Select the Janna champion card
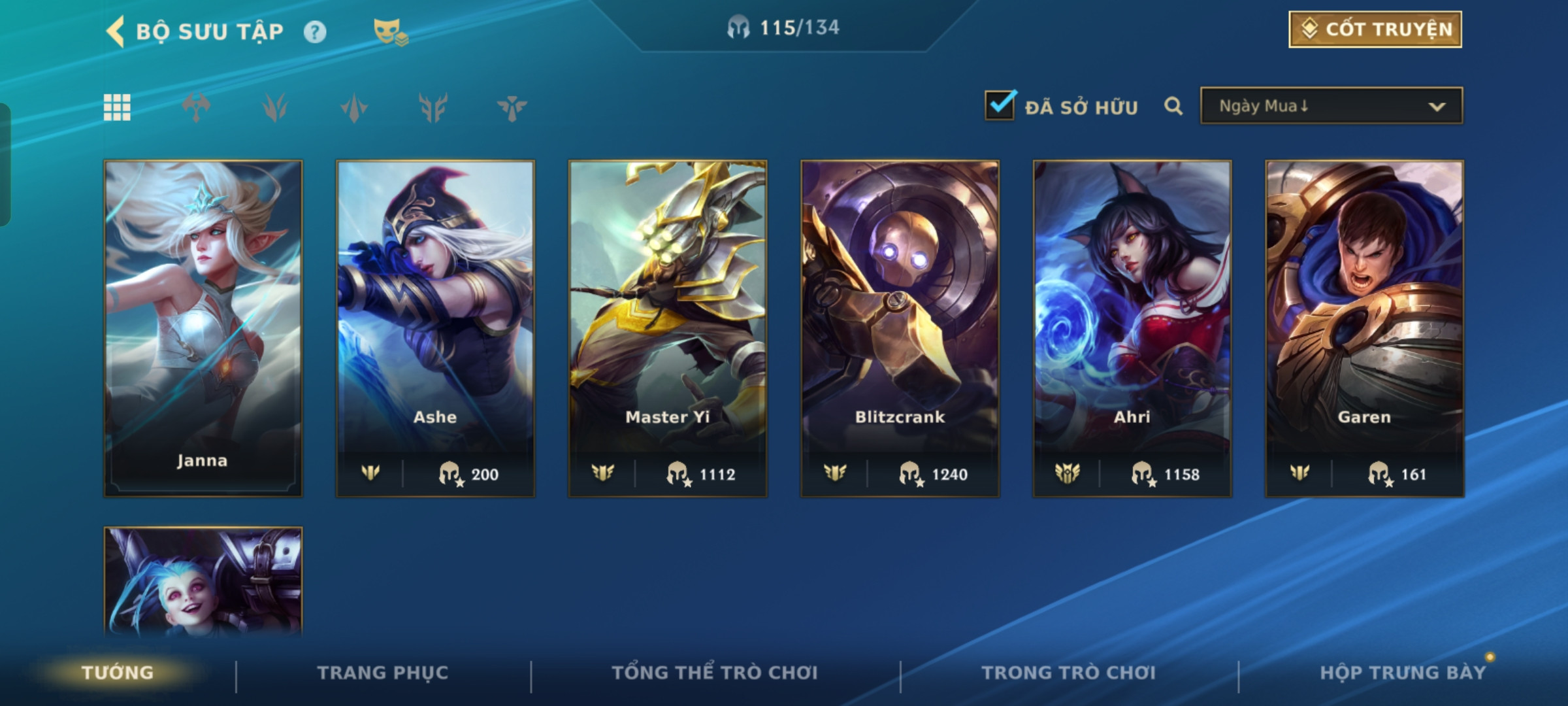 pos(203,328)
